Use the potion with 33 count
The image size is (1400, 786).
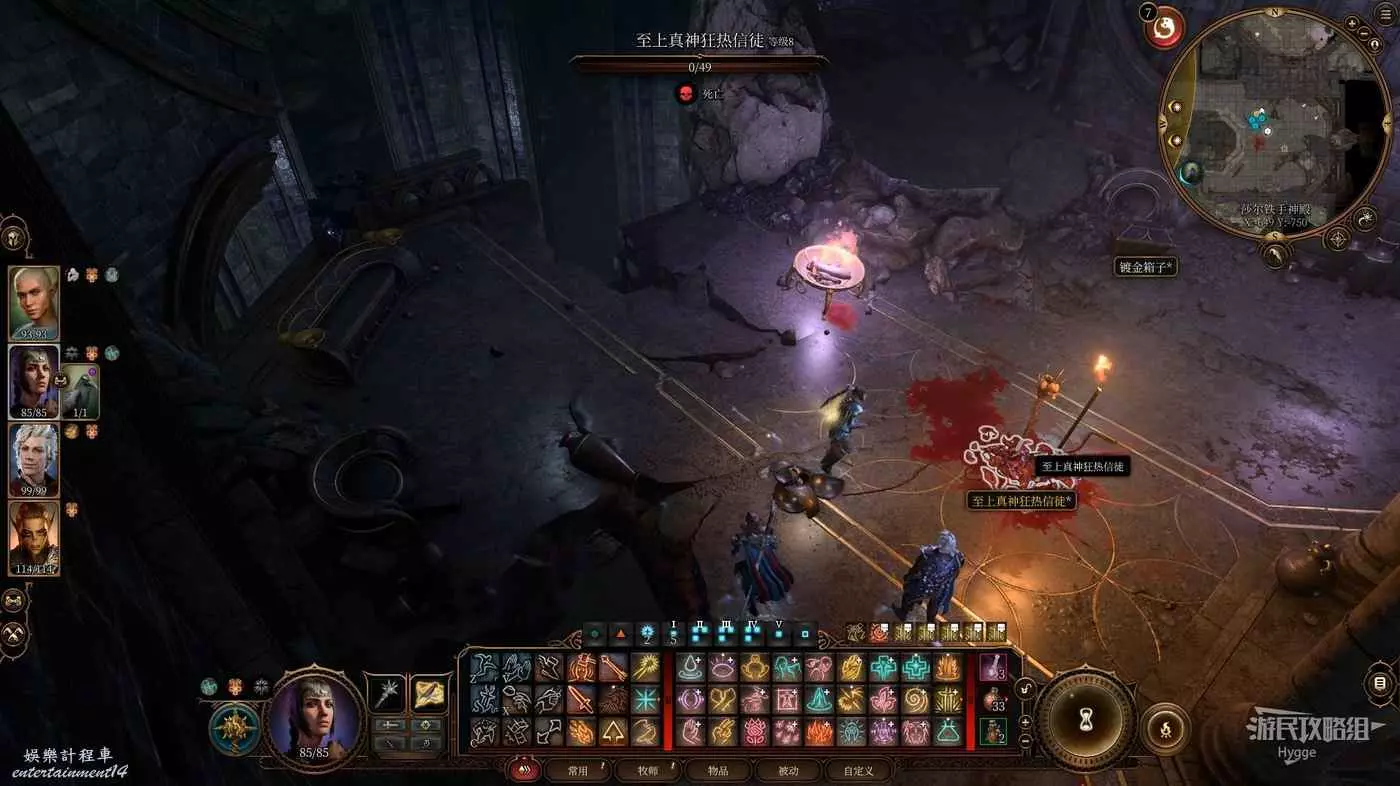pyautogui.click(x=992, y=699)
